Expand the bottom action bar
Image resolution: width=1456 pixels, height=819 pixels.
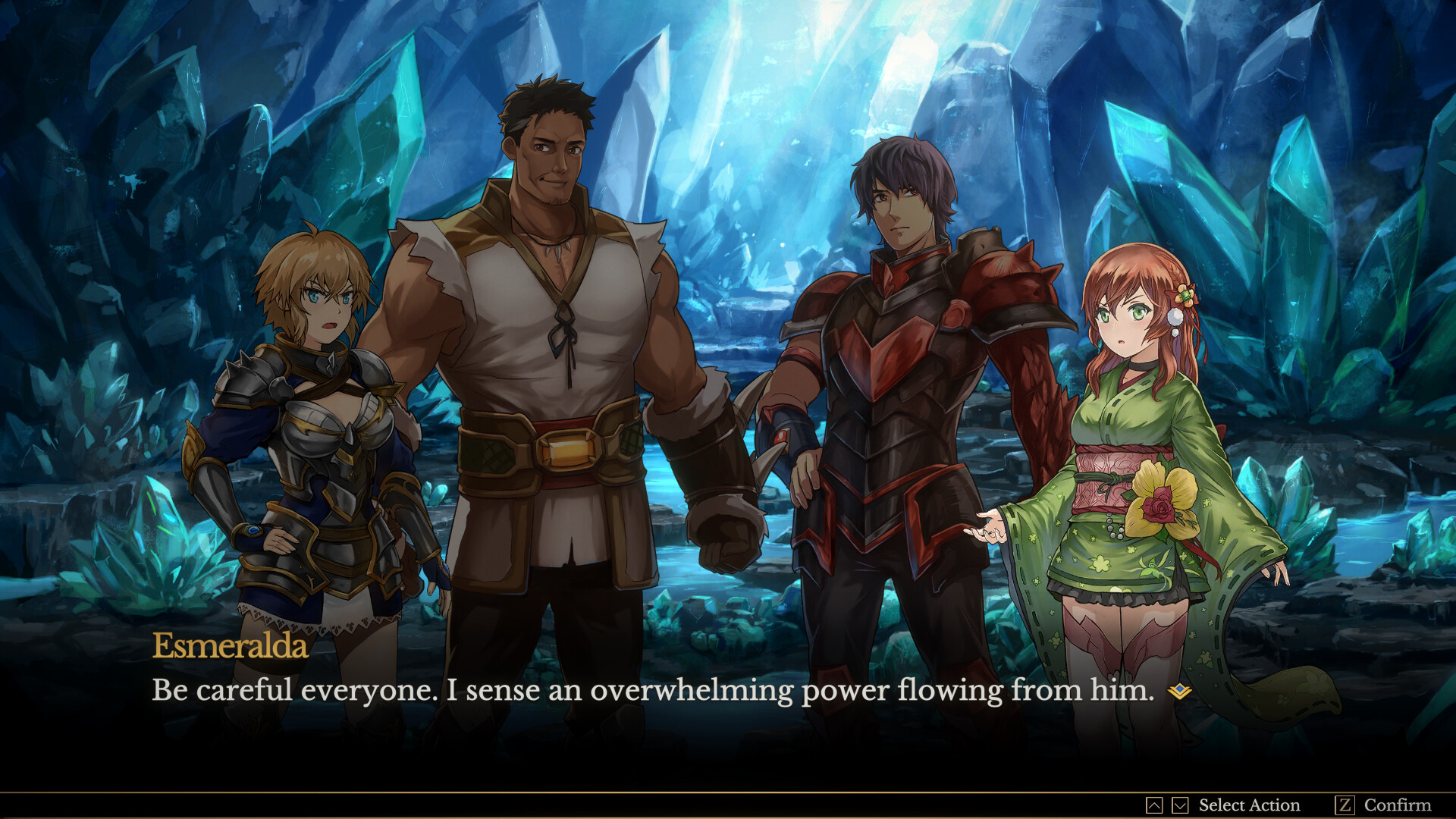click(728, 805)
